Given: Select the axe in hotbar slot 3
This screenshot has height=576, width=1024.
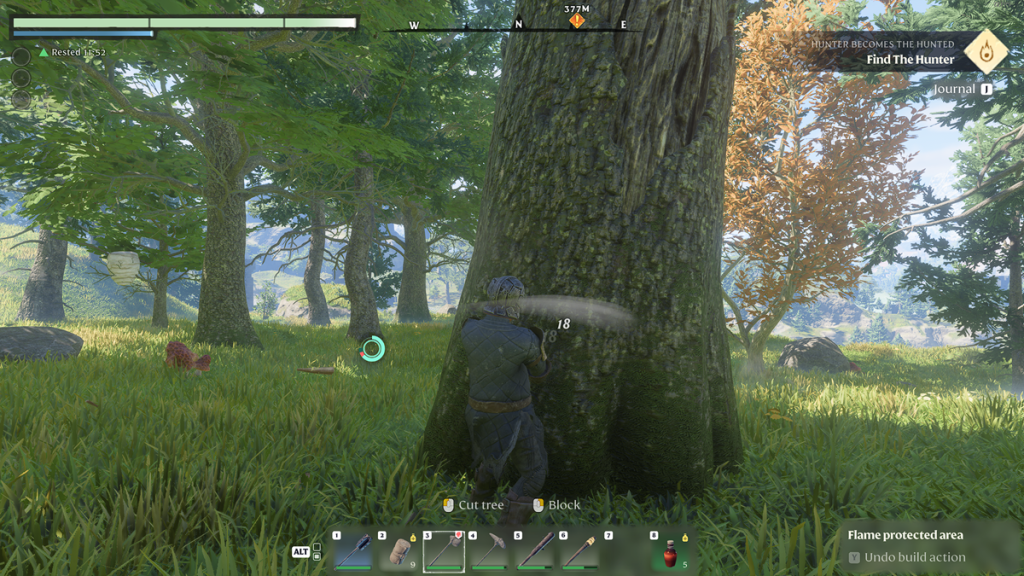Looking at the screenshot, I should (x=443, y=551).
